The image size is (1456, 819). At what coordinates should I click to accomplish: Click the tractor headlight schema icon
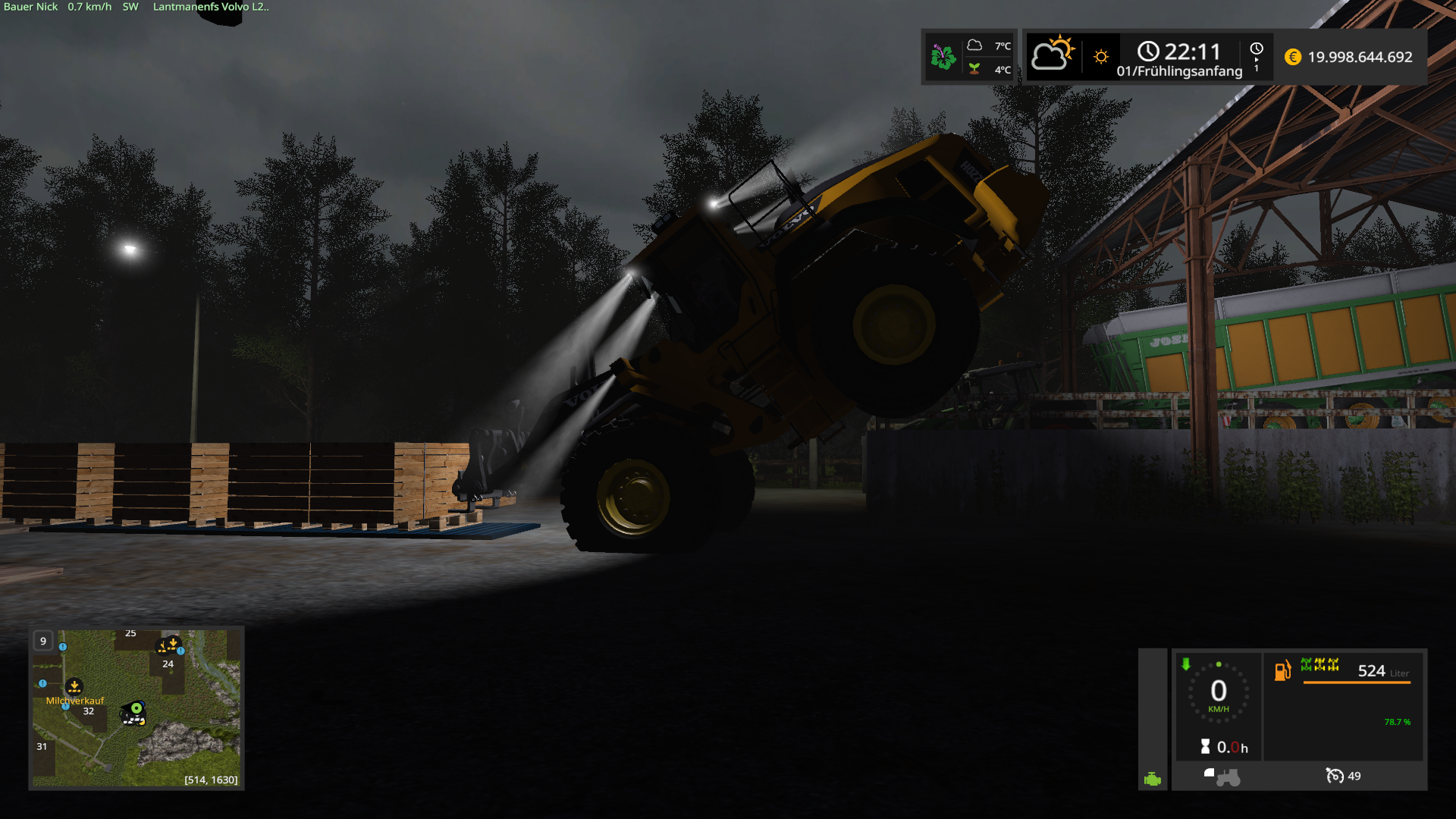pos(1222,777)
